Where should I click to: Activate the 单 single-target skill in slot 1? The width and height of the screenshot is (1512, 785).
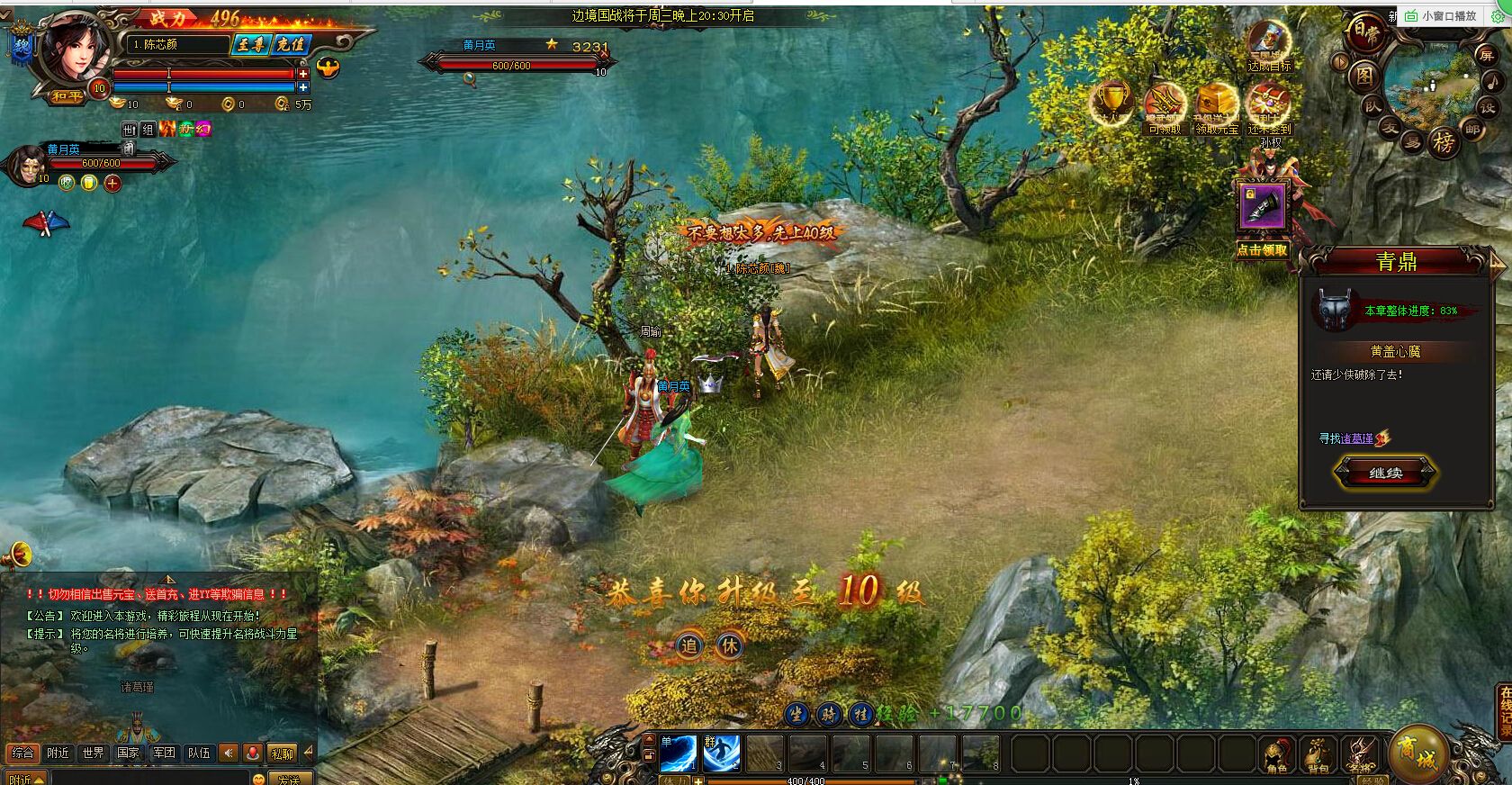tap(678, 753)
